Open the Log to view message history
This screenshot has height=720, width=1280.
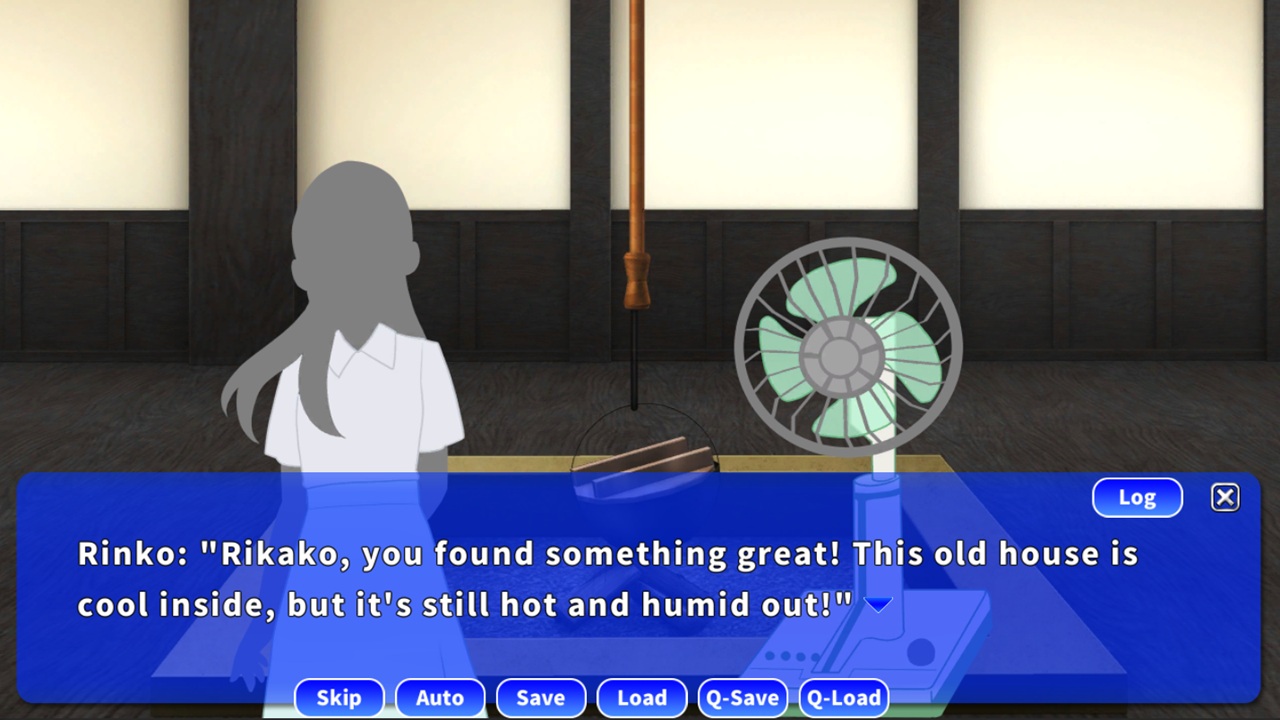click(x=1136, y=497)
